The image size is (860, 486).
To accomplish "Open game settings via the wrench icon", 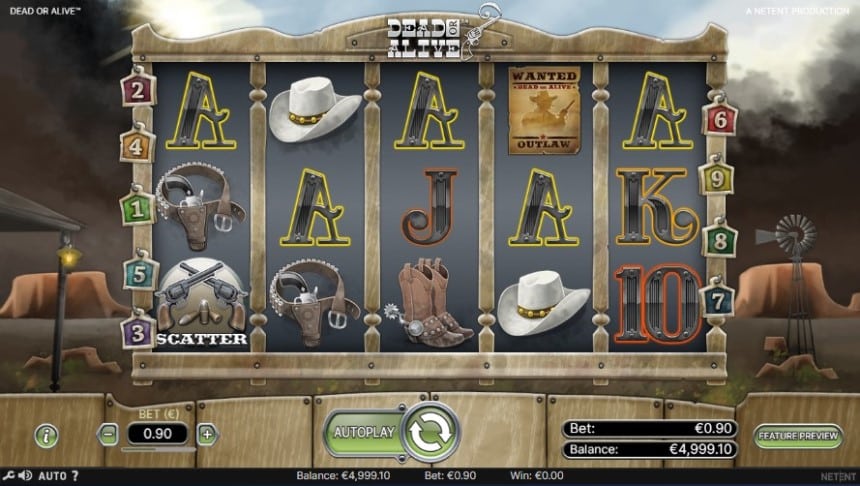I will pyautogui.click(x=9, y=476).
